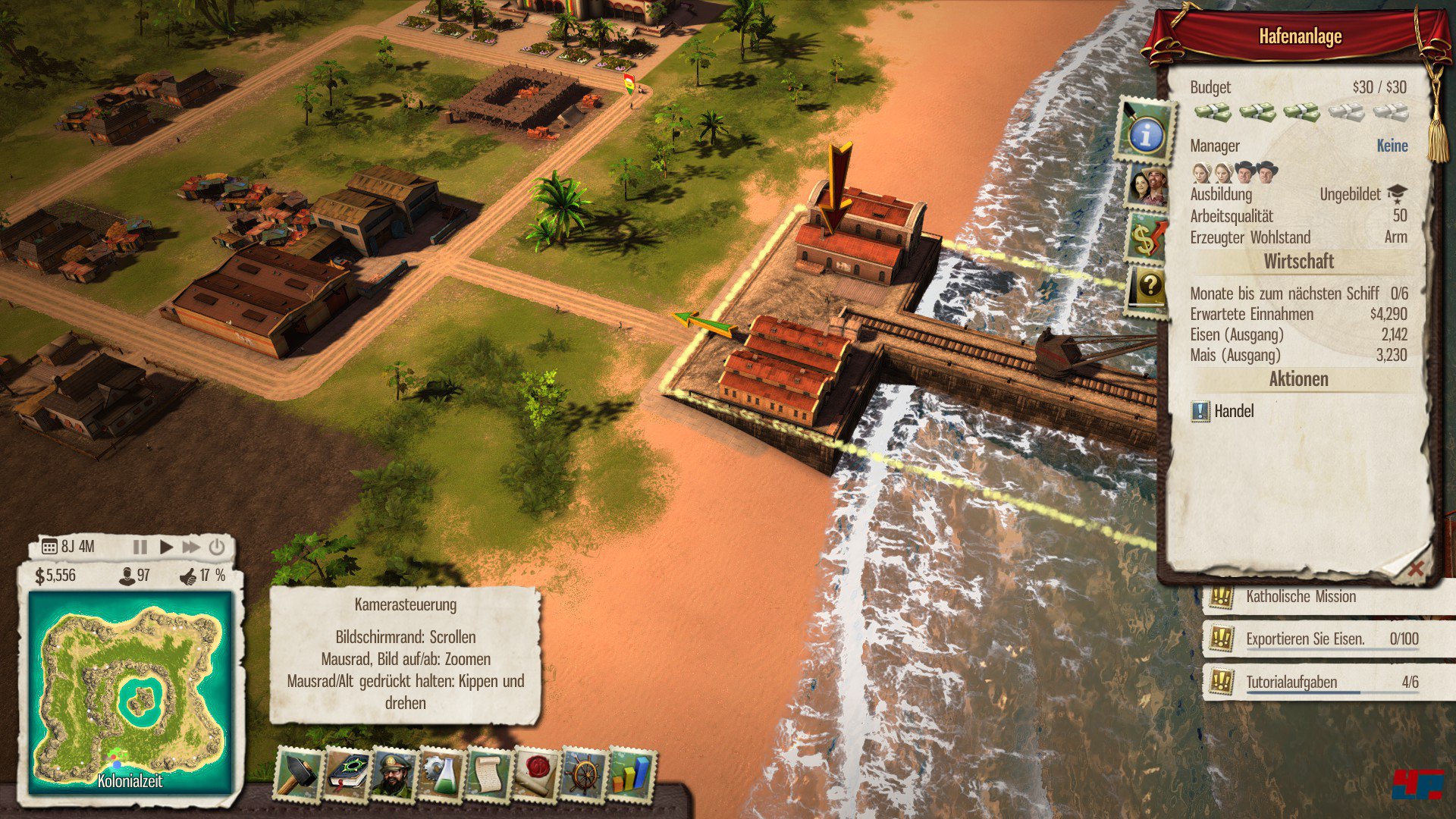Activate fast-forward game speed
The height and width of the screenshot is (819, 1456).
pyautogui.click(x=191, y=547)
